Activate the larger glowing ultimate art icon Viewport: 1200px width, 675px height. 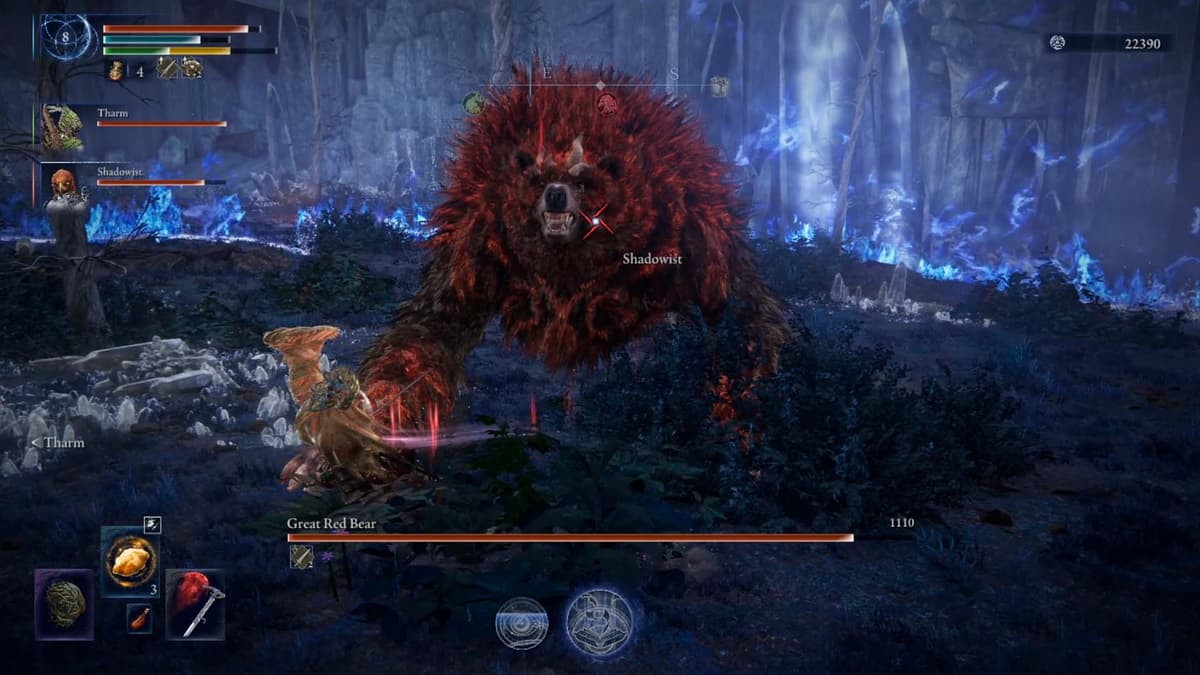599,621
